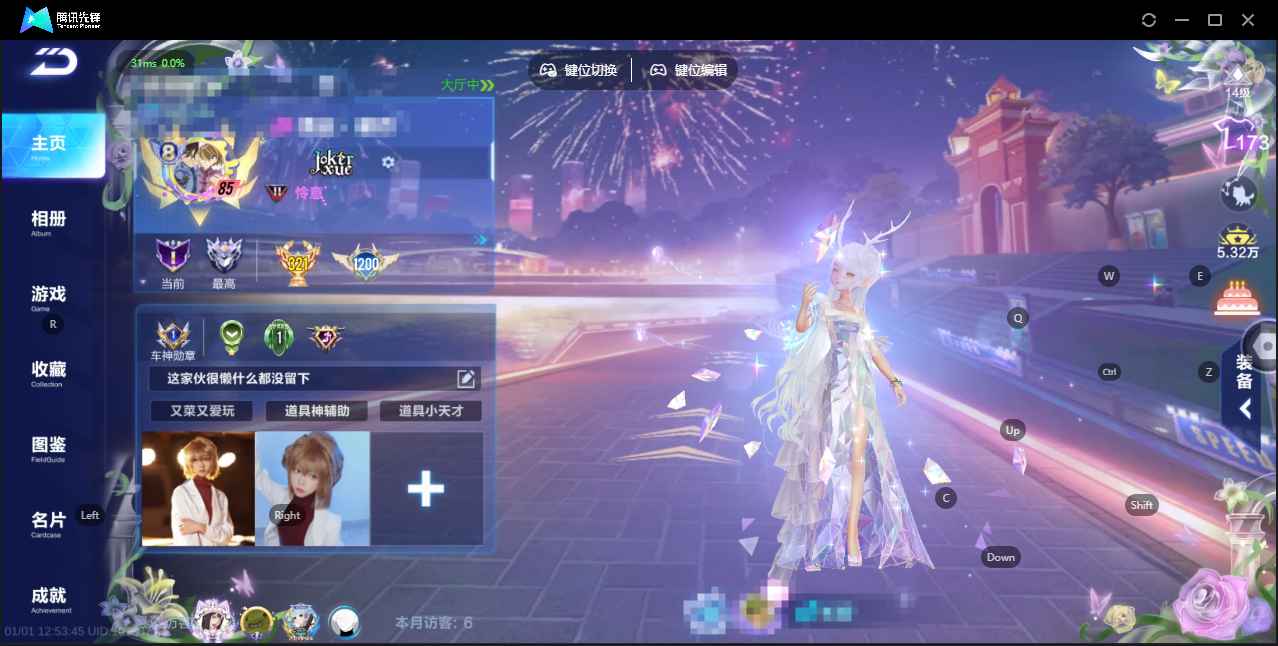Go to the 图鉴 field guide tab

(x=49, y=447)
